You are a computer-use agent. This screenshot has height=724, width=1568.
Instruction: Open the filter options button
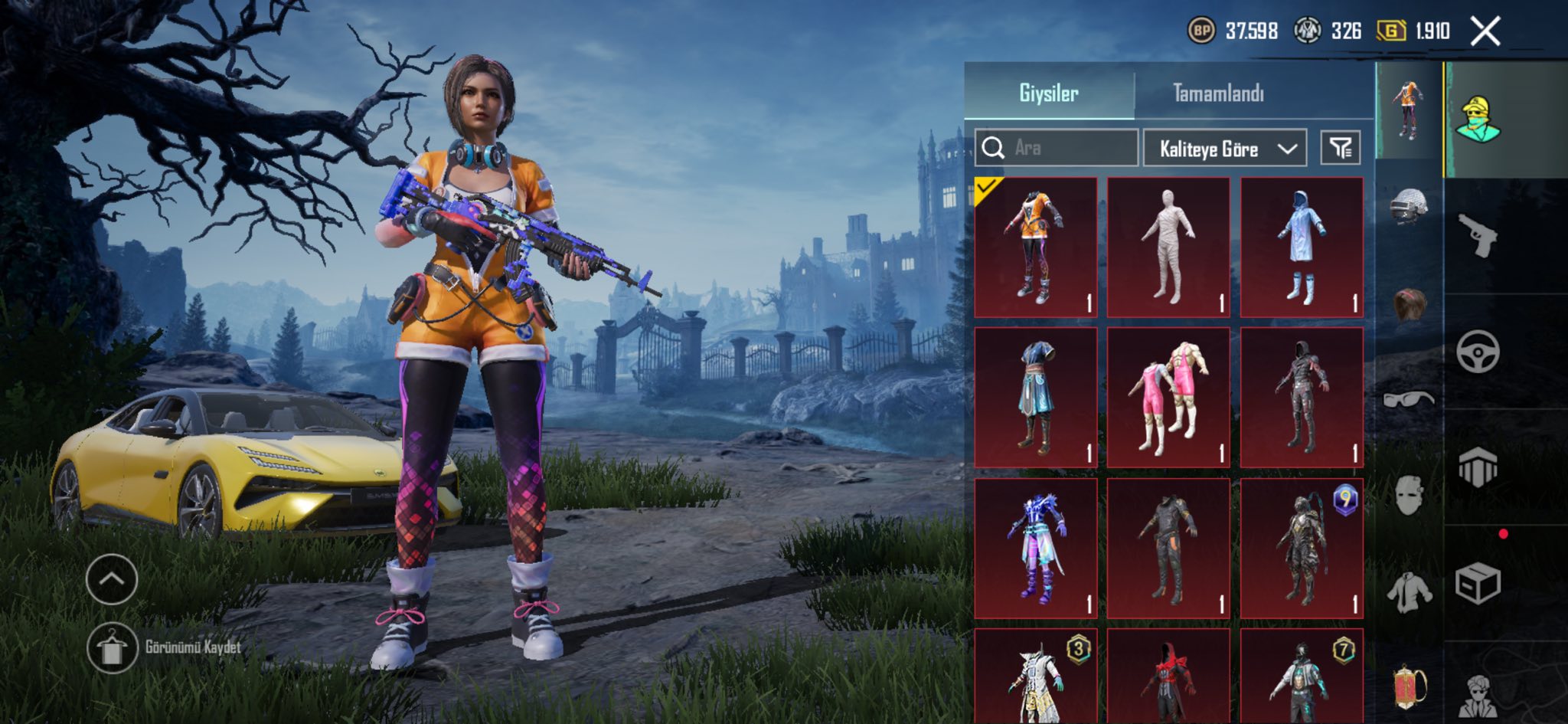coord(1340,148)
